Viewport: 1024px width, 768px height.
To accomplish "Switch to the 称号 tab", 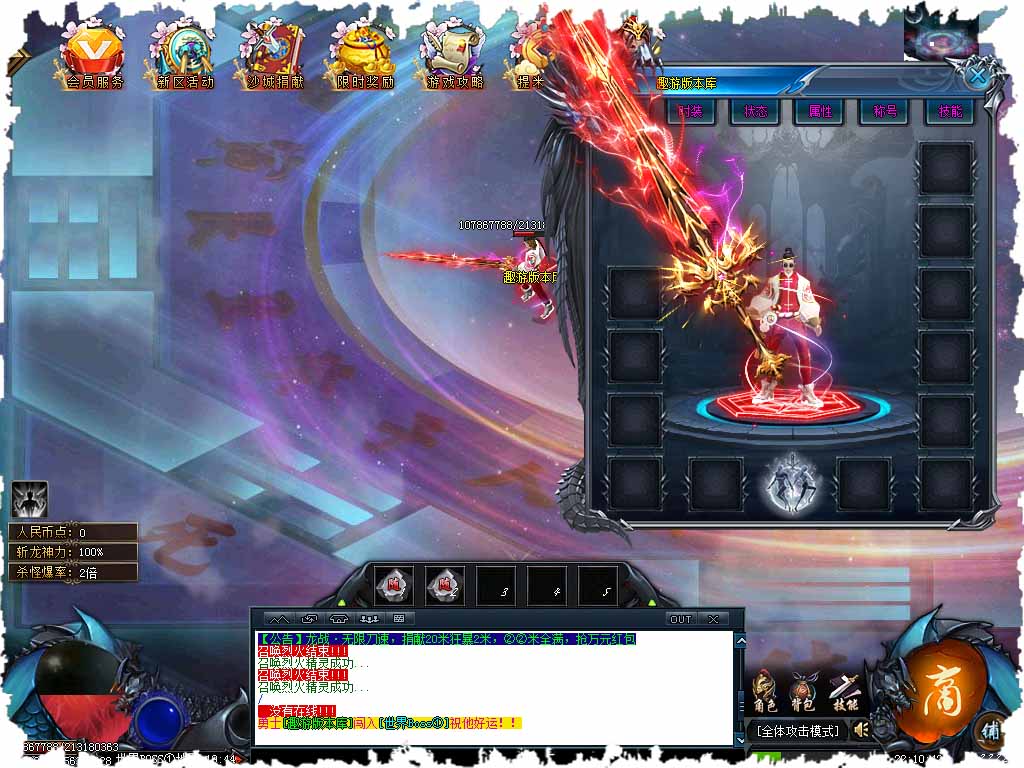I will (884, 111).
